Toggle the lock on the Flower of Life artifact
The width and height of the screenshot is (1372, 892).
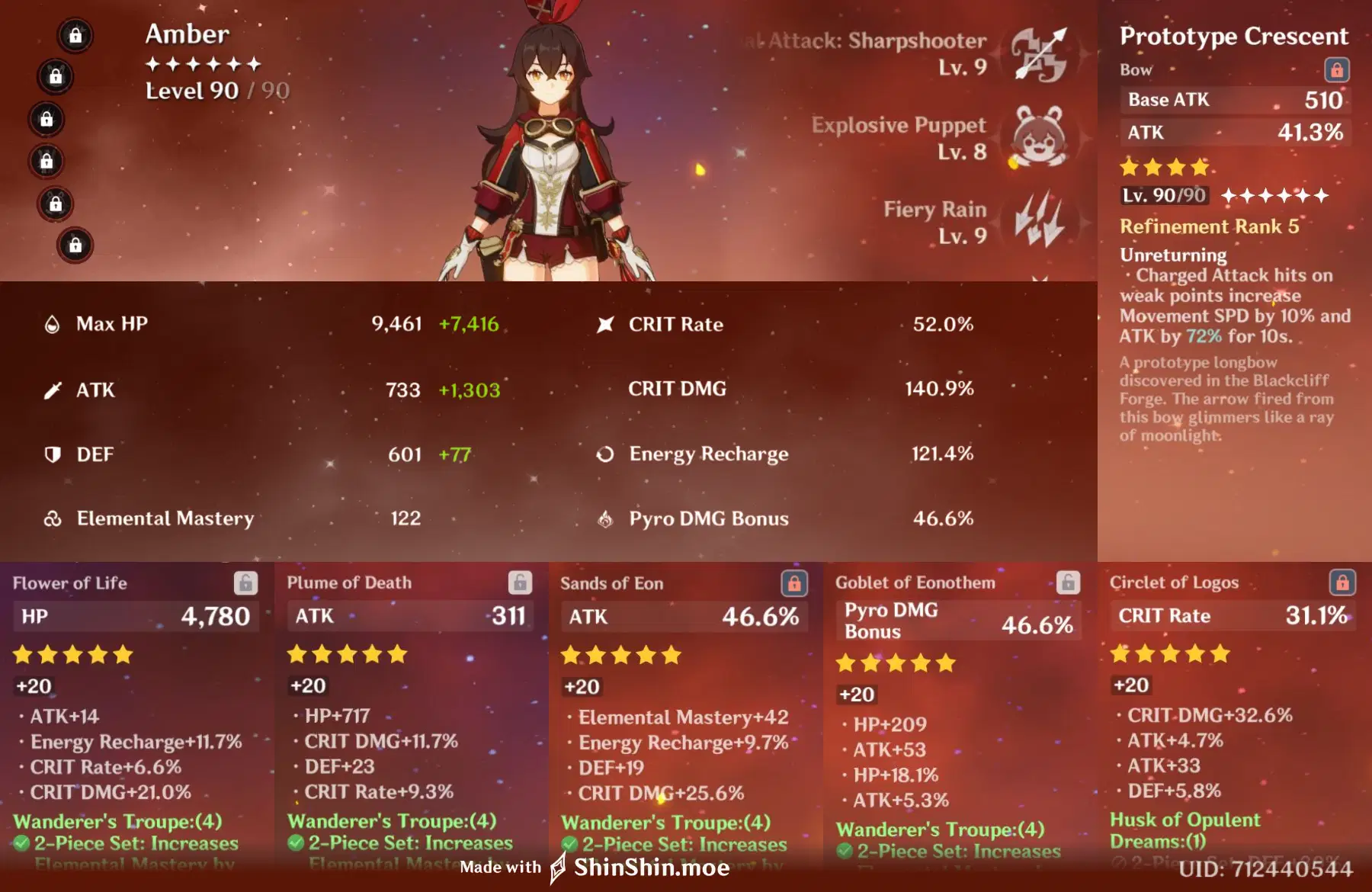pyautogui.click(x=245, y=583)
